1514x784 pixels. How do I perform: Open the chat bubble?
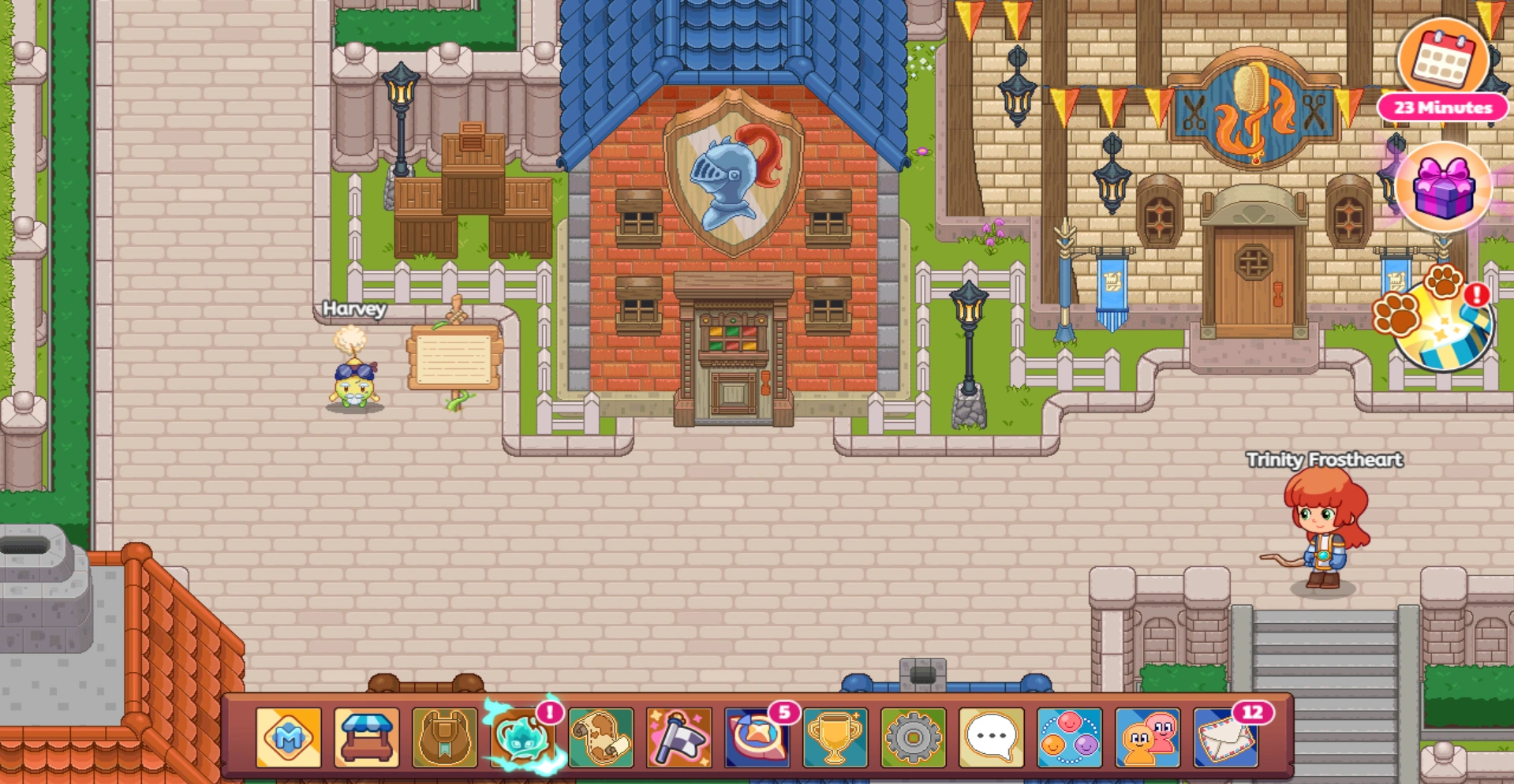[991, 737]
